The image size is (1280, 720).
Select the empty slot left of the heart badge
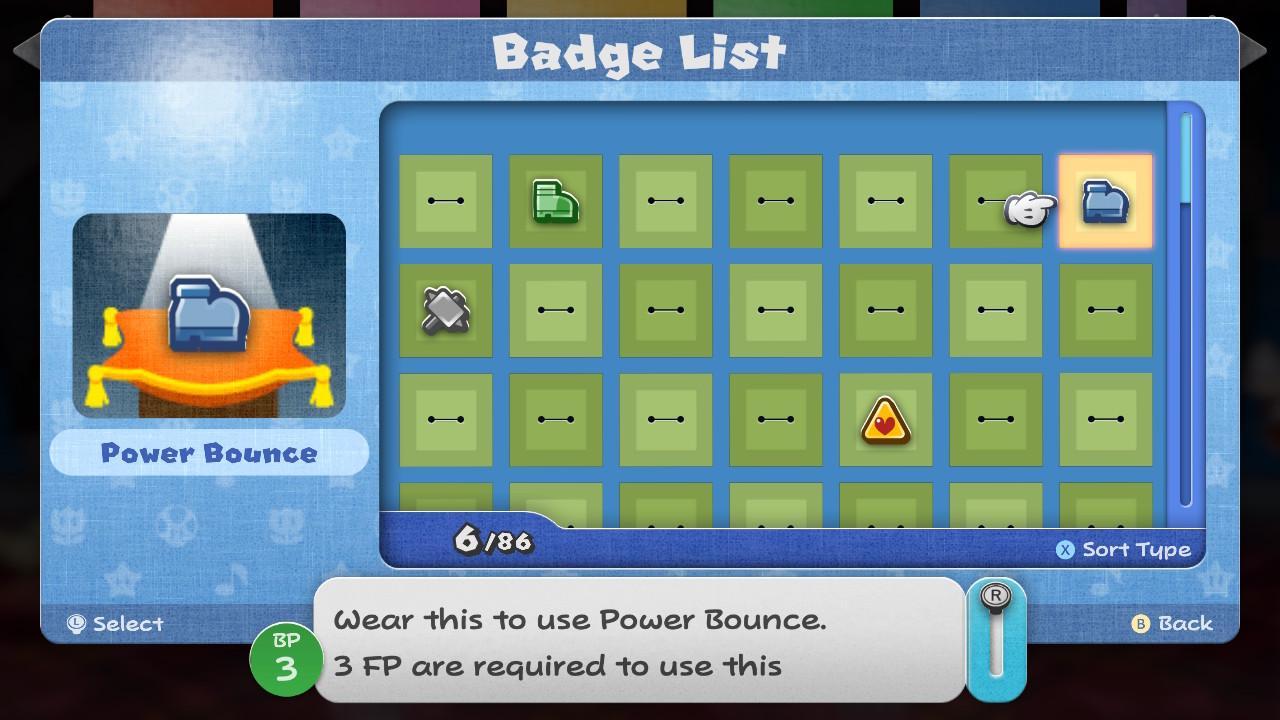click(x=775, y=420)
